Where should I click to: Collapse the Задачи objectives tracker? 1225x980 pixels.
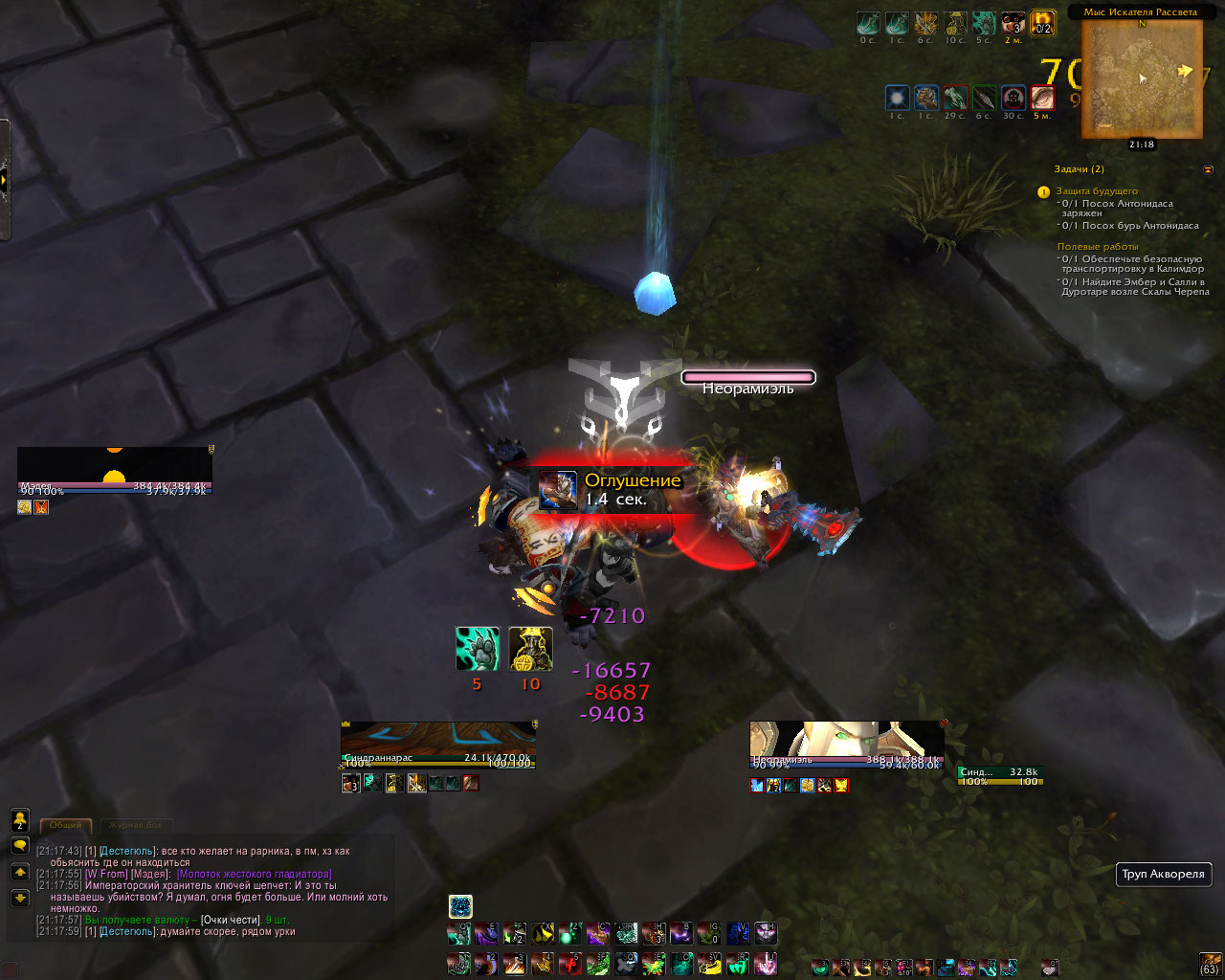point(1208,169)
